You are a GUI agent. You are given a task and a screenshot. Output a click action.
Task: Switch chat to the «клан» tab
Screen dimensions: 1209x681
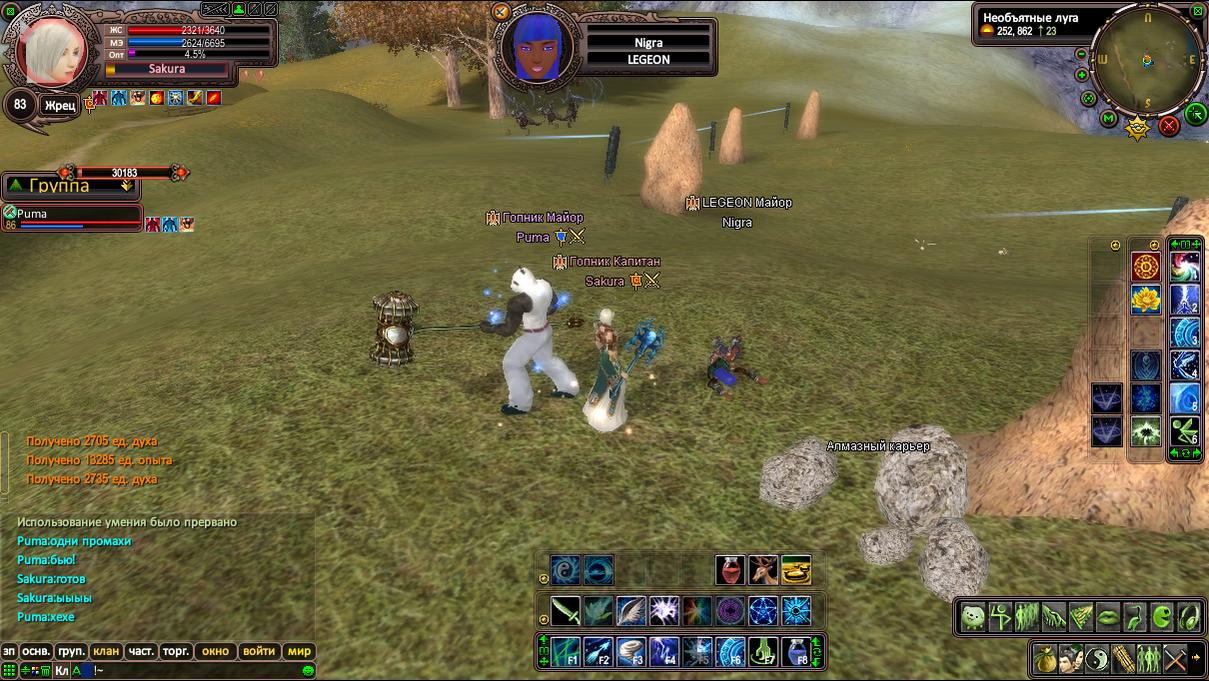tap(106, 651)
